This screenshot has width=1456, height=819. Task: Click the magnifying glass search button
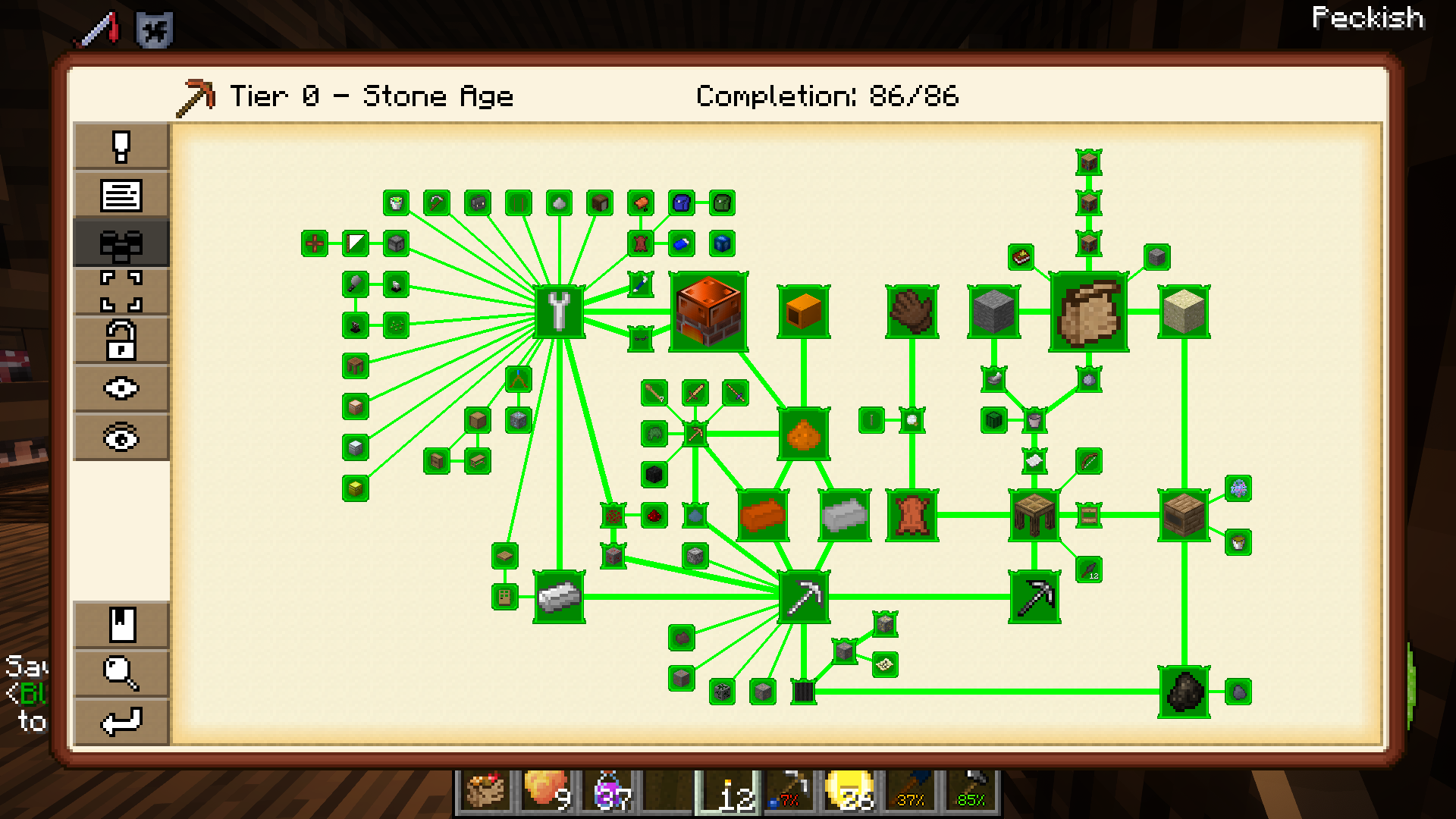(121, 673)
